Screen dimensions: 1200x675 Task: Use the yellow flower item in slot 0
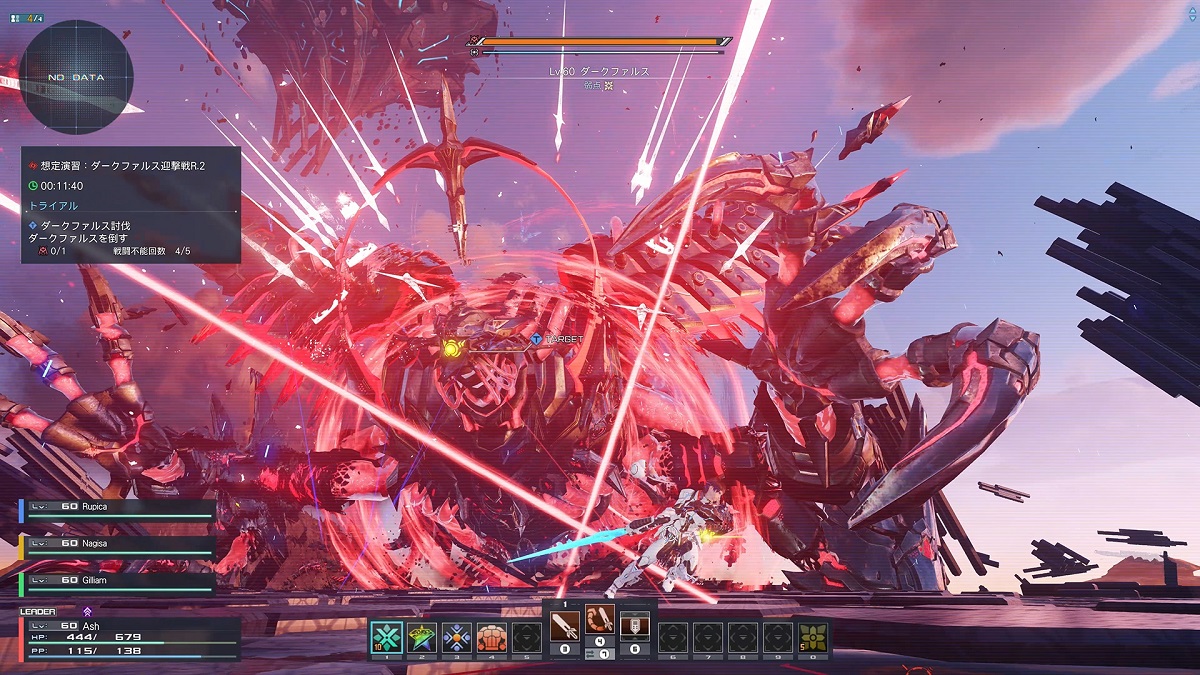click(x=812, y=637)
